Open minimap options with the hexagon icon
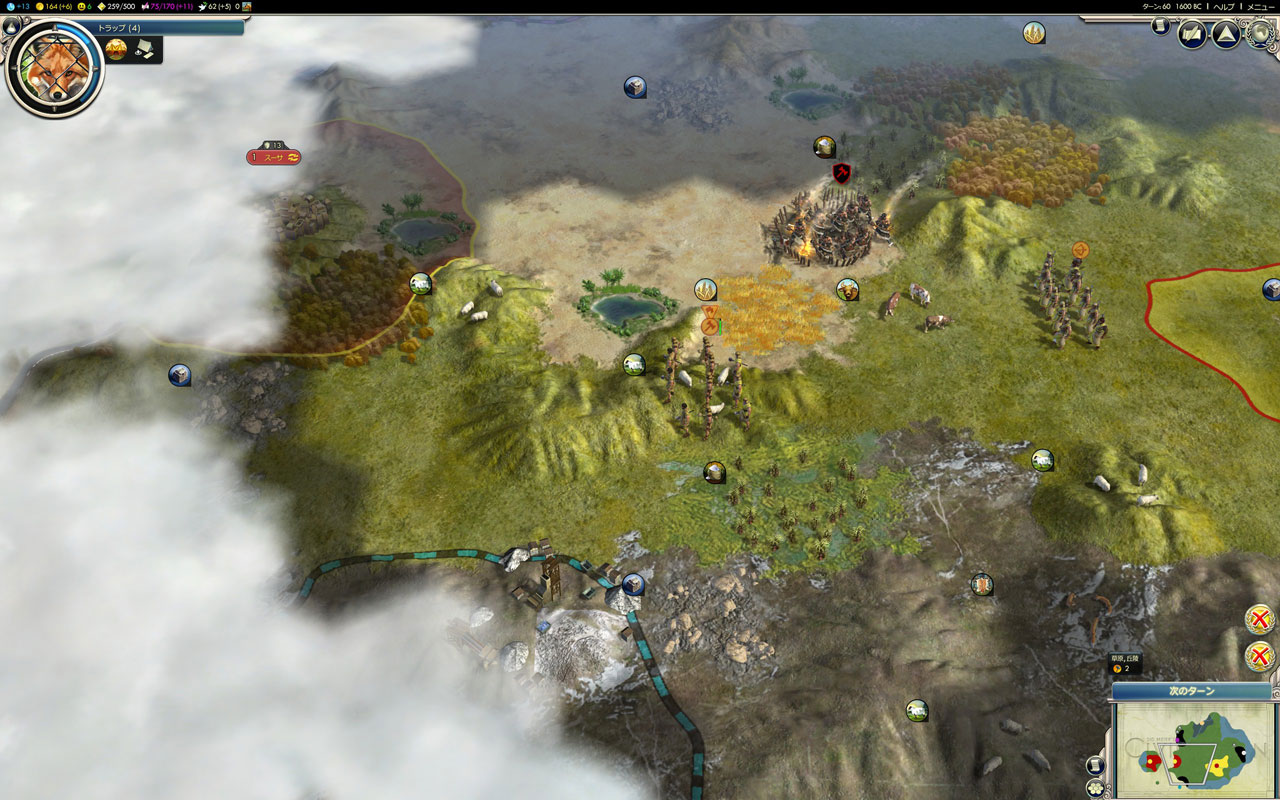1280x800 pixels. click(1095, 788)
